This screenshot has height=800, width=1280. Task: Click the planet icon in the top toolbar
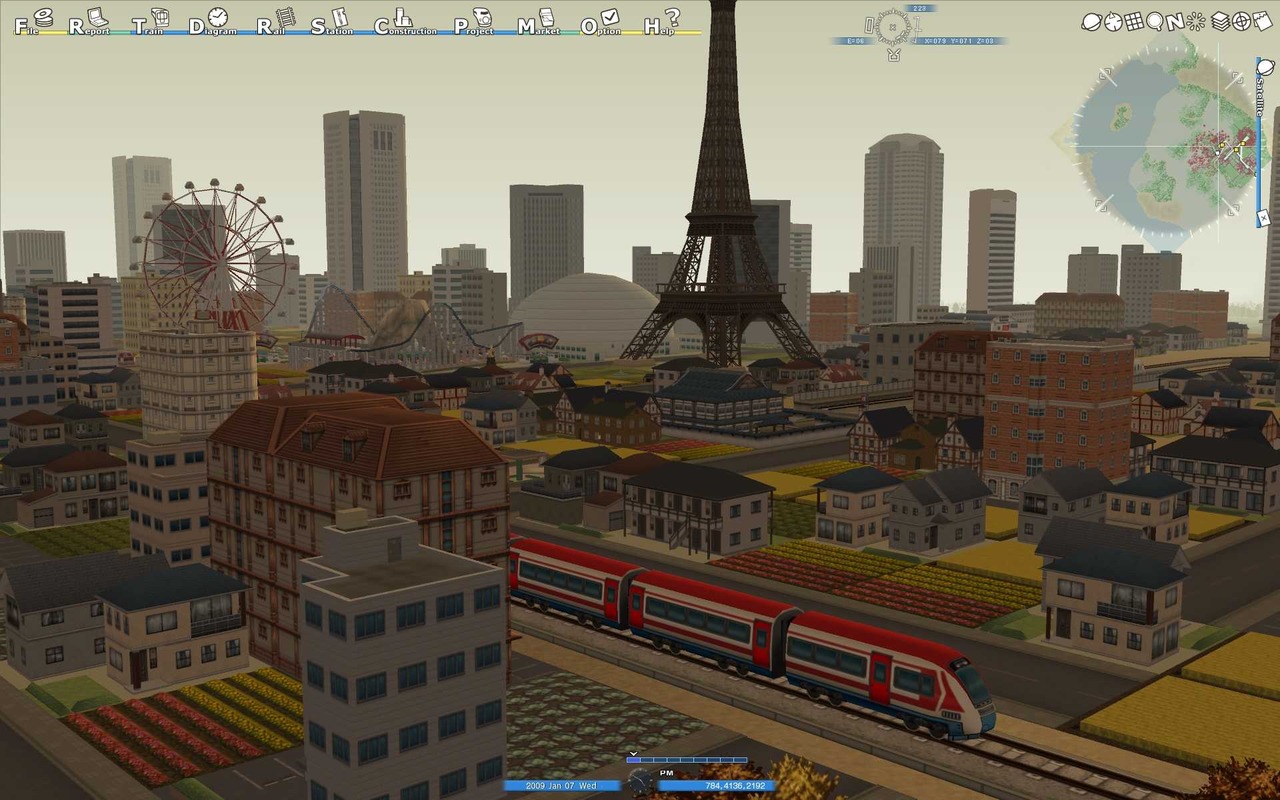tap(1092, 20)
